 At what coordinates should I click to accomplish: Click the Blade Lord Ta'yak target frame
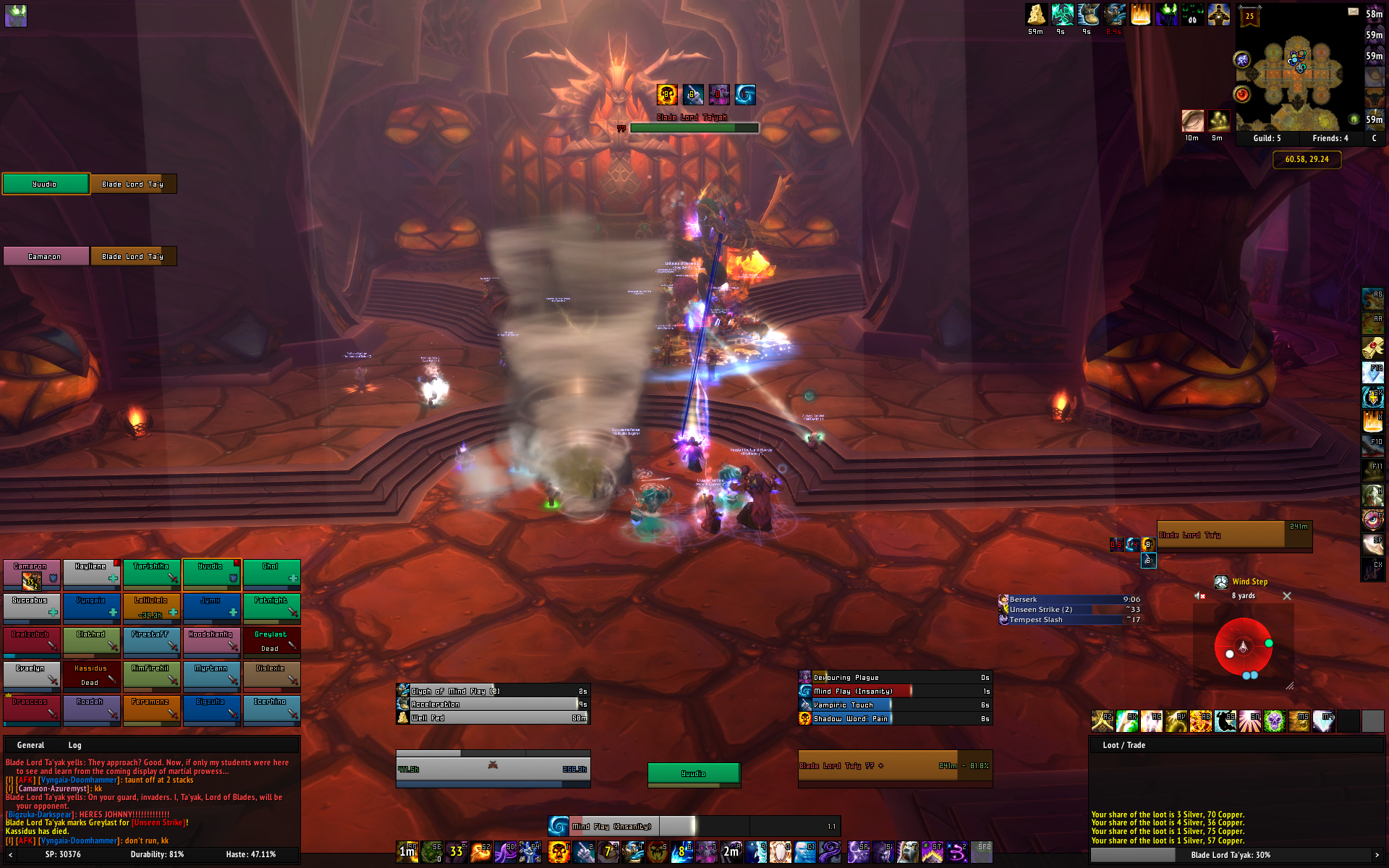895,765
